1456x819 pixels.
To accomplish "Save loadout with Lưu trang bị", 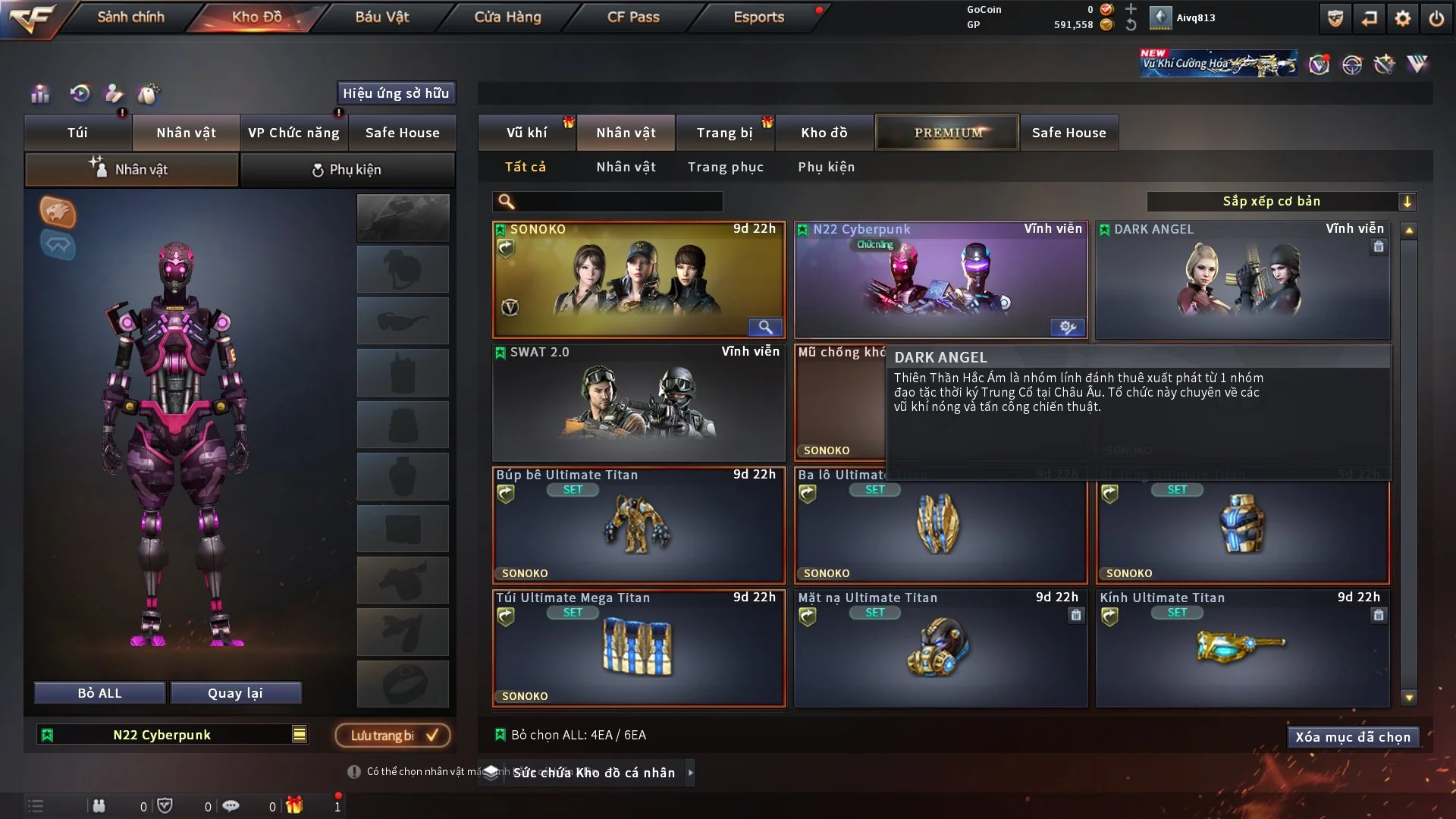I will (x=393, y=735).
